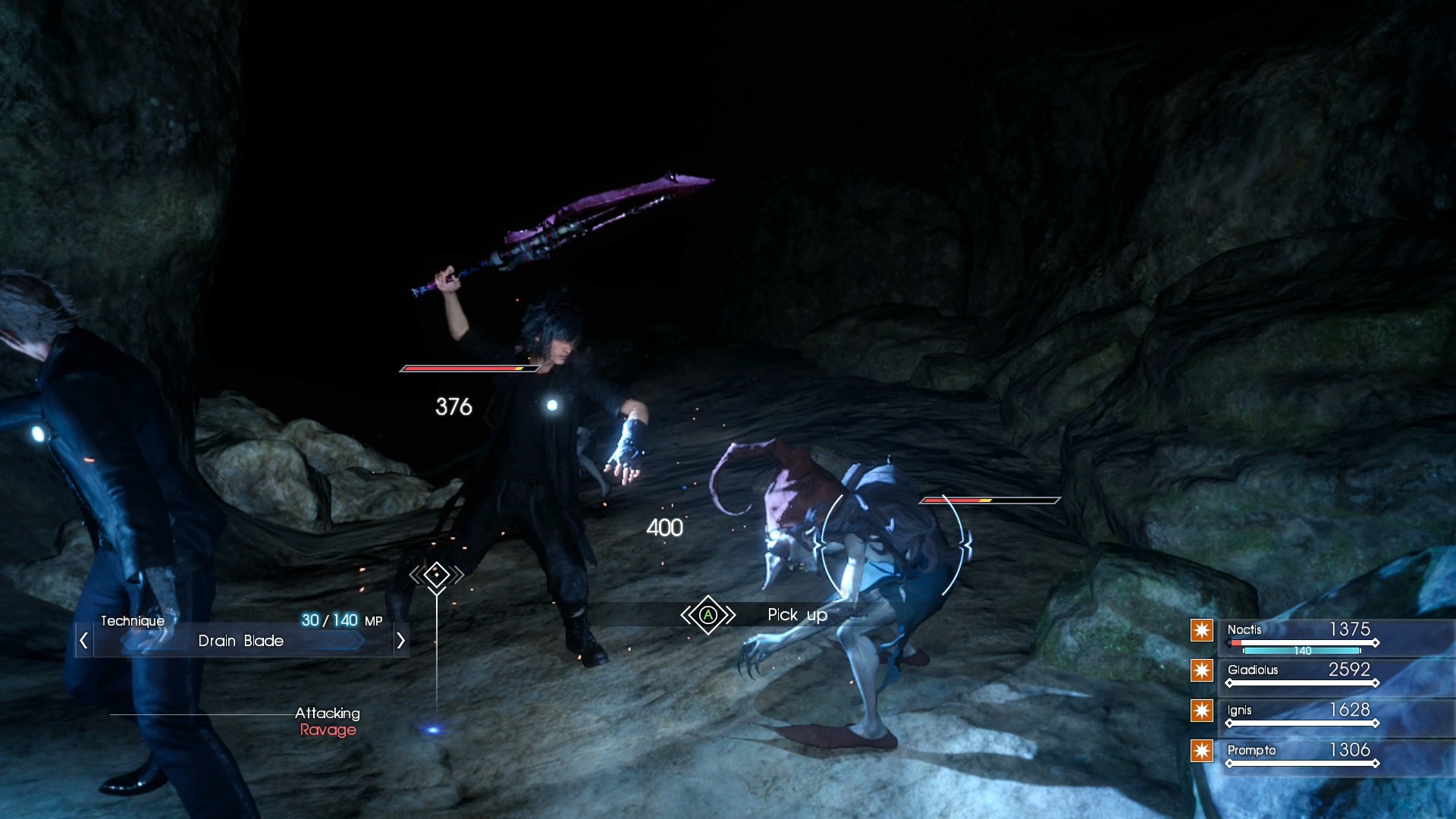Screen dimensions: 1456x819
Task: Toggle the Ravage attack label
Action: (x=328, y=730)
